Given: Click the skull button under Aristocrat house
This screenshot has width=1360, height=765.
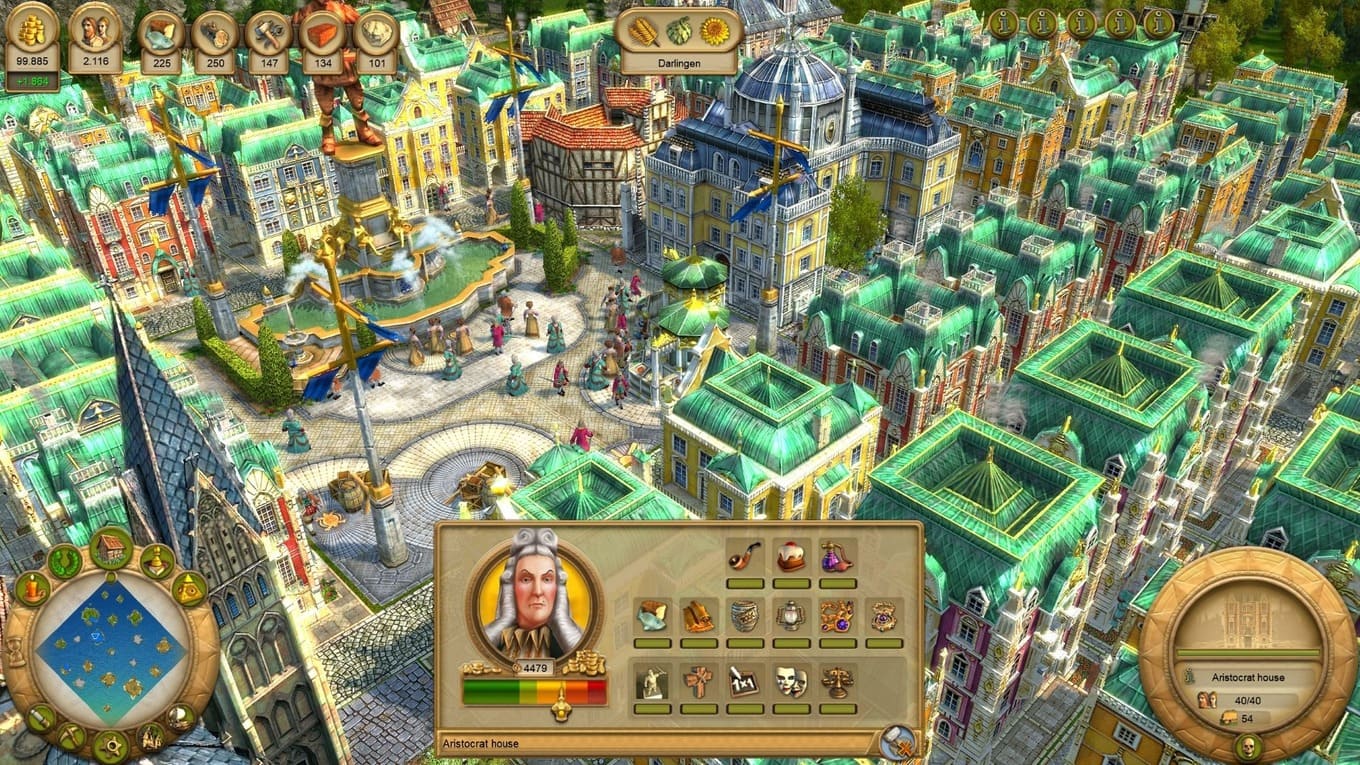Looking at the screenshot, I should click(x=1246, y=744).
